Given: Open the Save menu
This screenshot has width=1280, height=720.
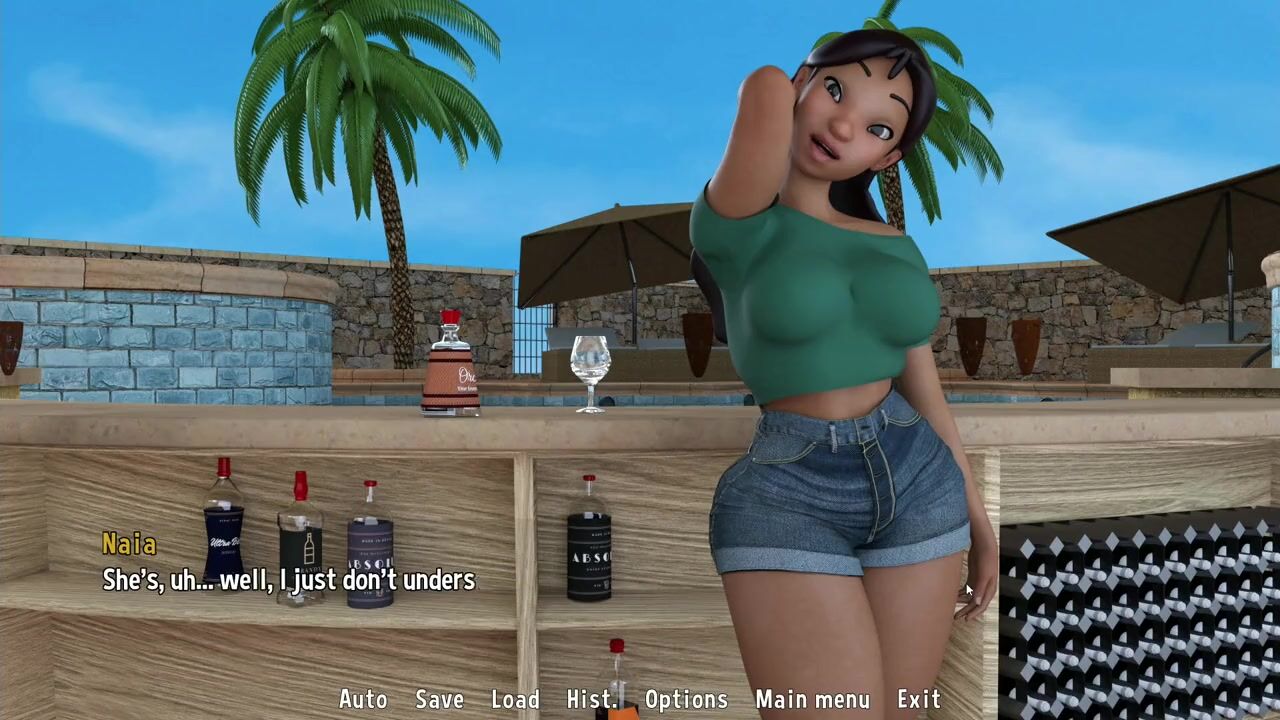Looking at the screenshot, I should [439, 700].
